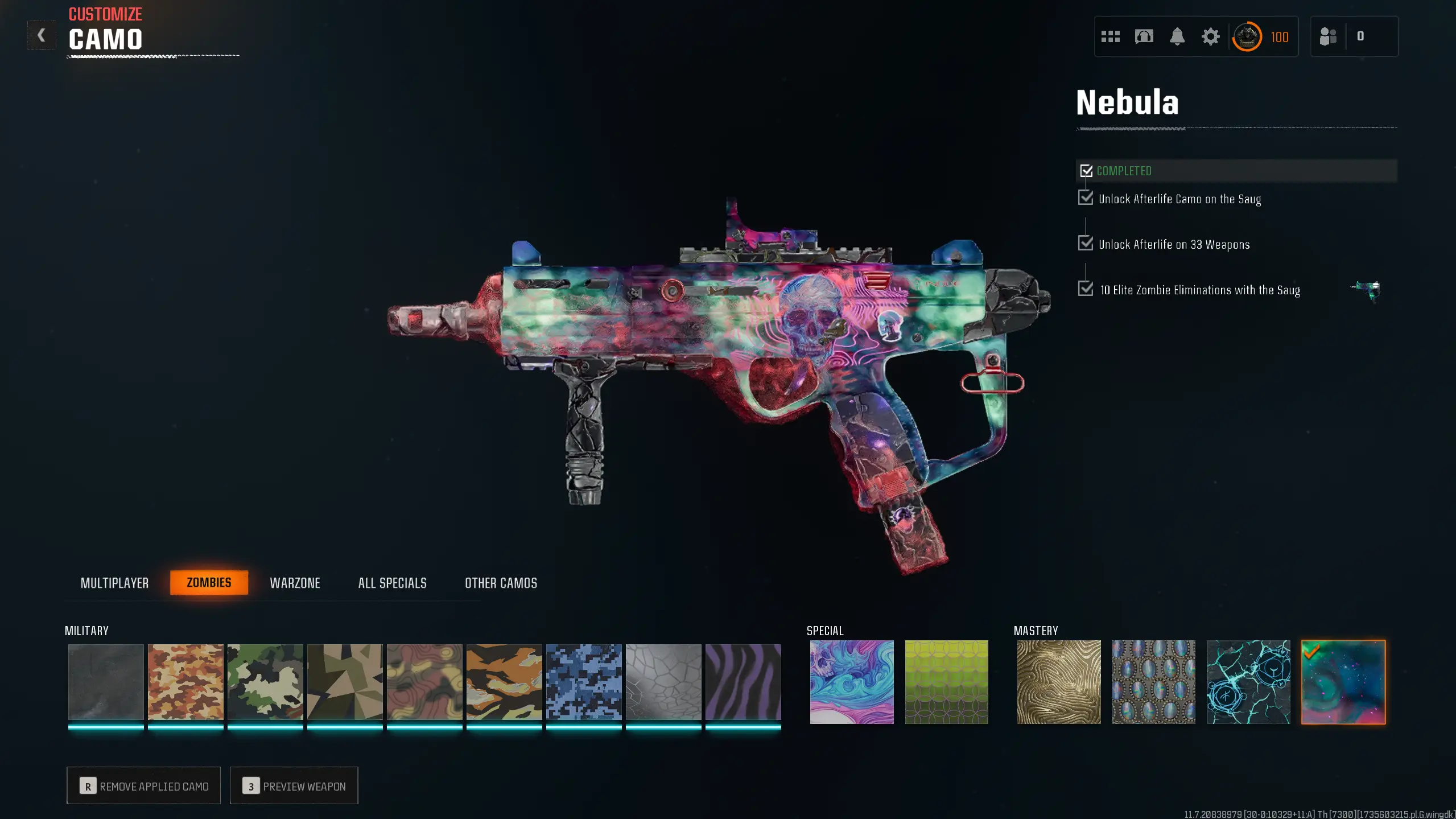This screenshot has height=819, width=1456.
Task: Open the grid menu icon
Action: pyautogui.click(x=1110, y=36)
